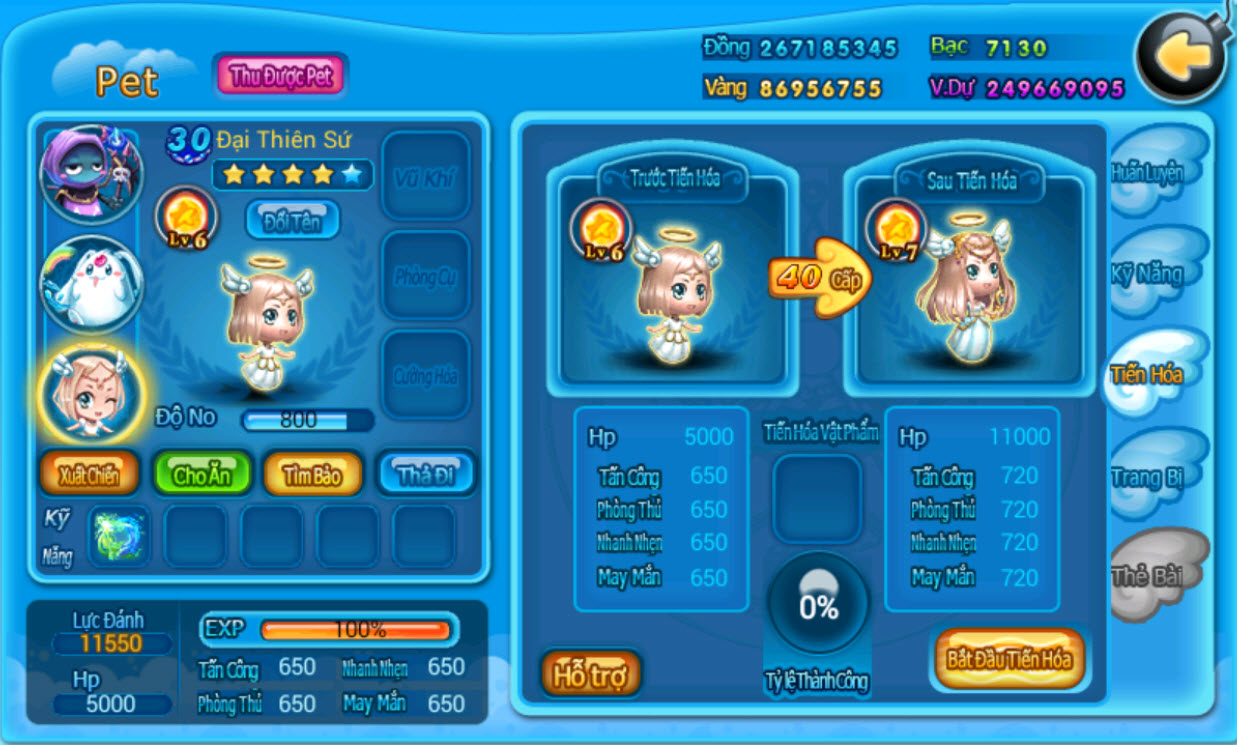Open the Phòng Cụ equipment slot
The width and height of the screenshot is (1237, 745).
(x=426, y=276)
